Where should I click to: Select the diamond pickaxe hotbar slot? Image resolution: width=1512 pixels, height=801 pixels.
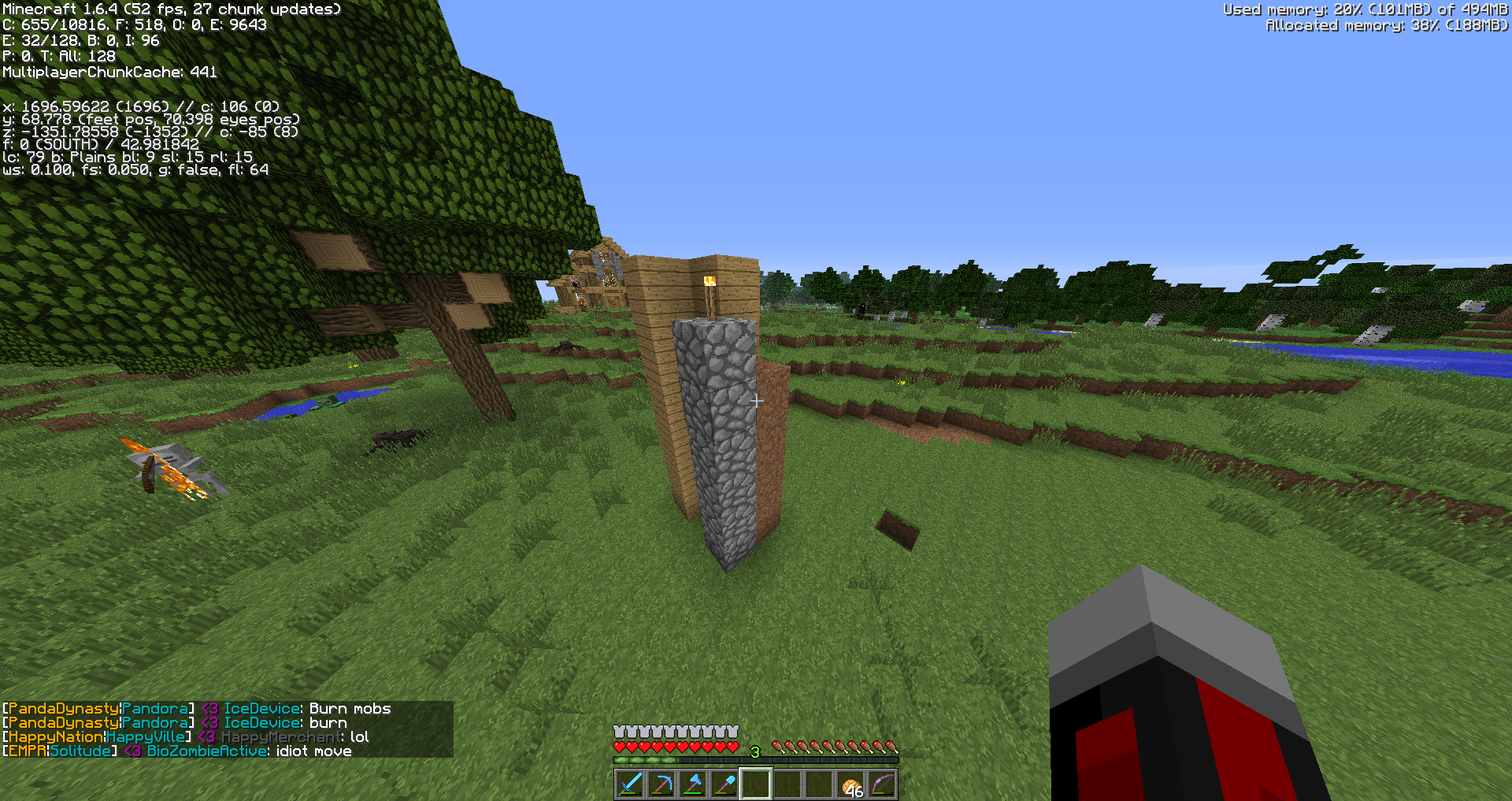[660, 784]
